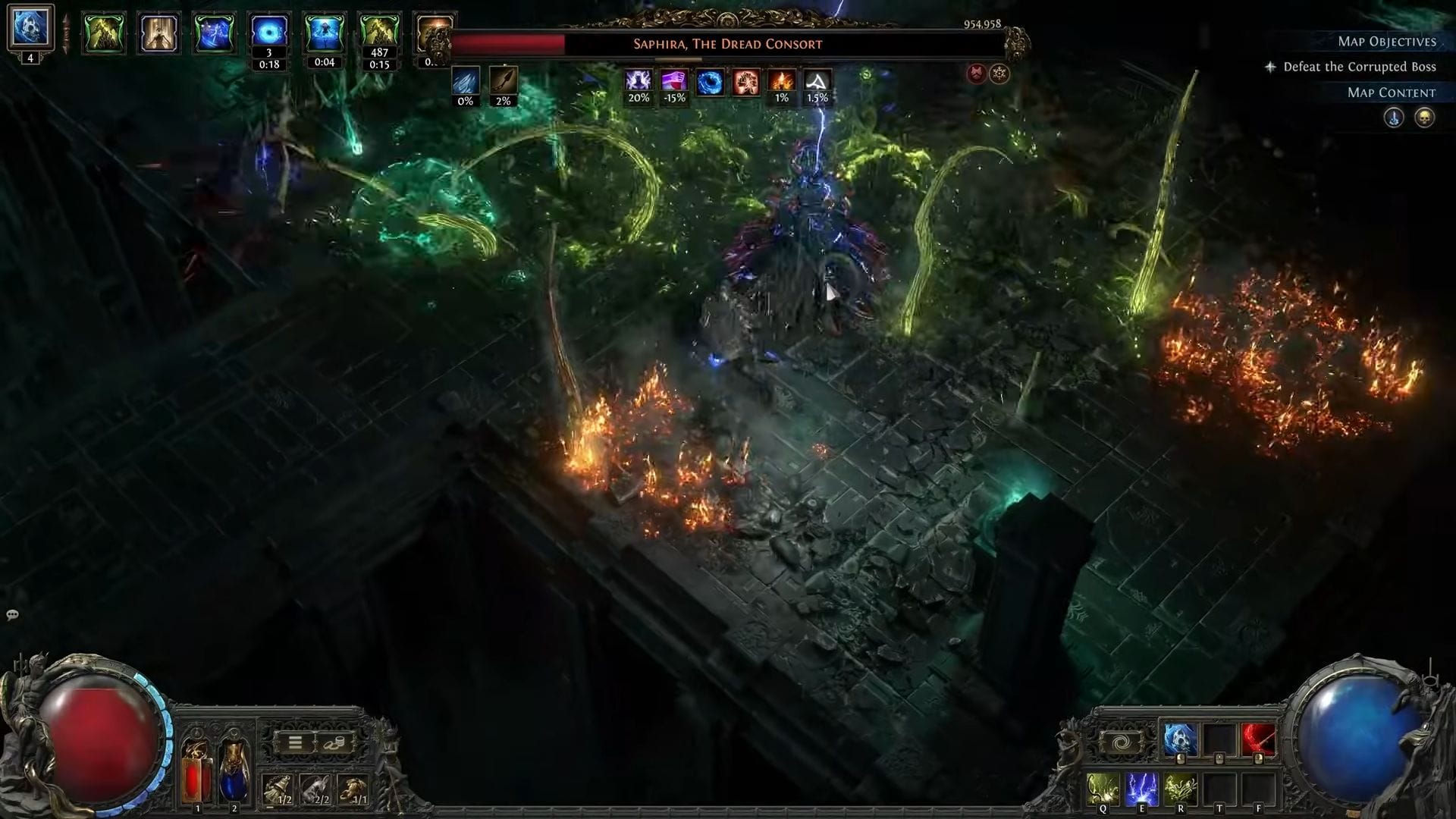The width and height of the screenshot is (1456, 819).
Task: Expand the Map Objectives header
Action: pyautogui.click(x=1386, y=42)
